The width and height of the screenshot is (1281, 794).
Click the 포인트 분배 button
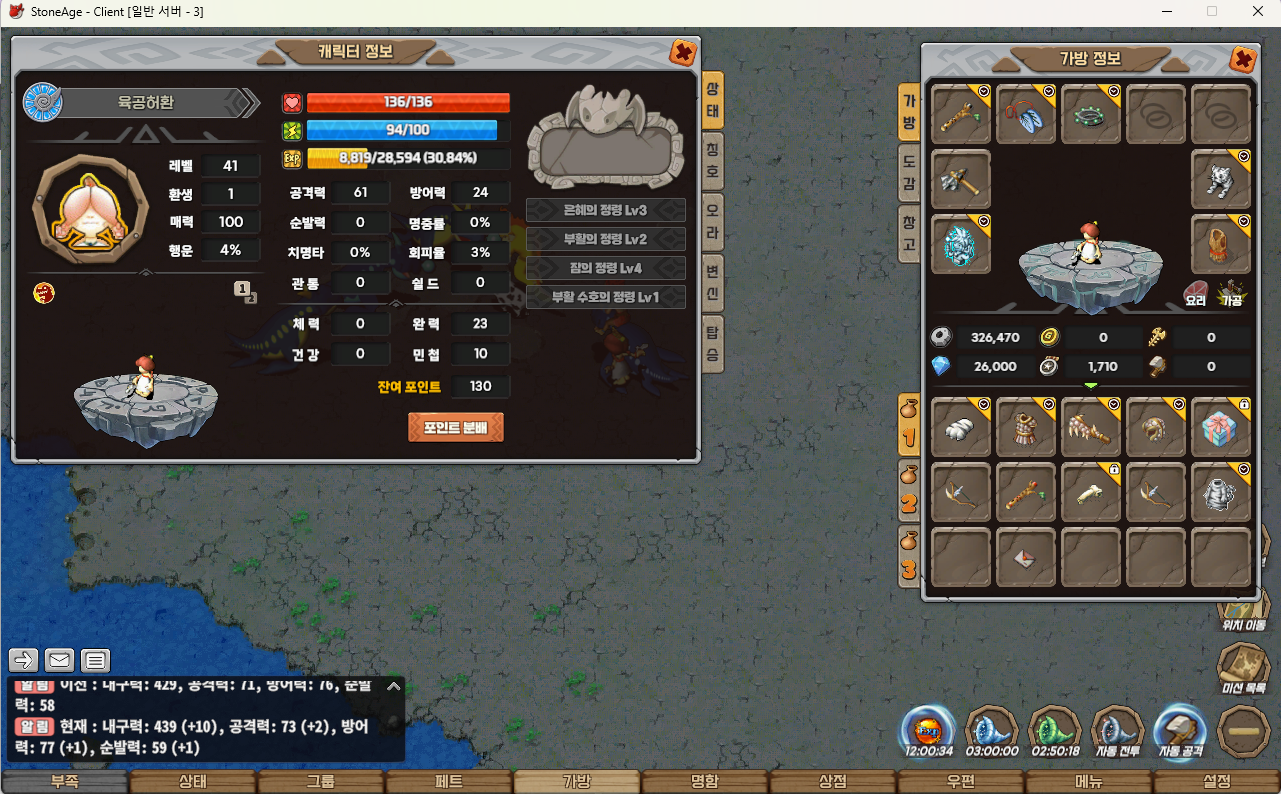[x=455, y=427]
